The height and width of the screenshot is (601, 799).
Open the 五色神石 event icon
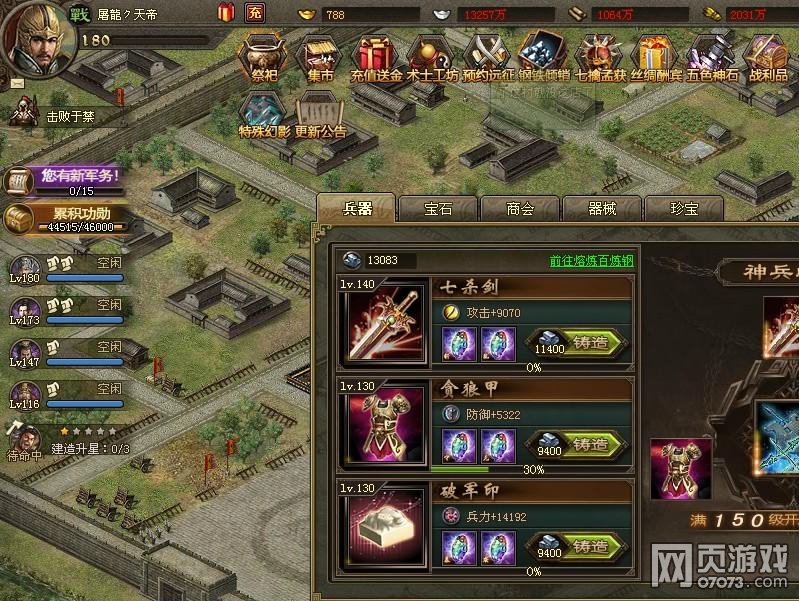(712, 58)
